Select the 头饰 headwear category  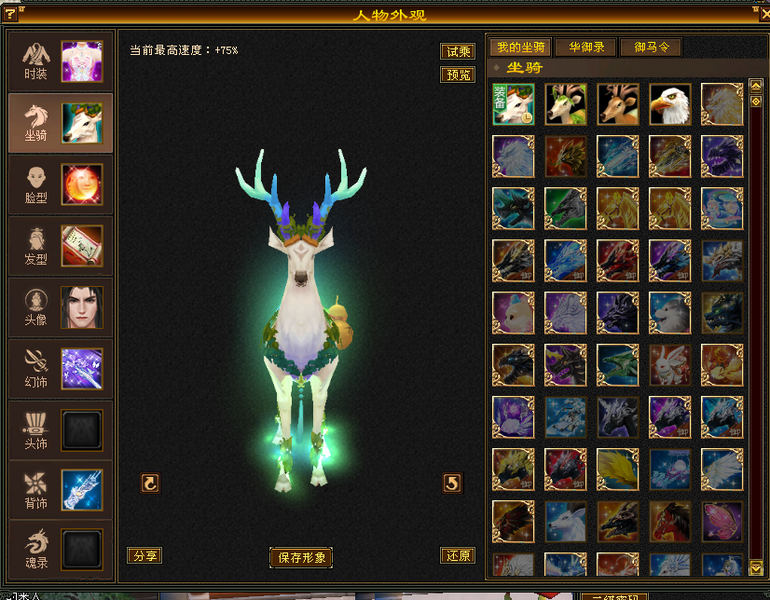[x=60, y=430]
